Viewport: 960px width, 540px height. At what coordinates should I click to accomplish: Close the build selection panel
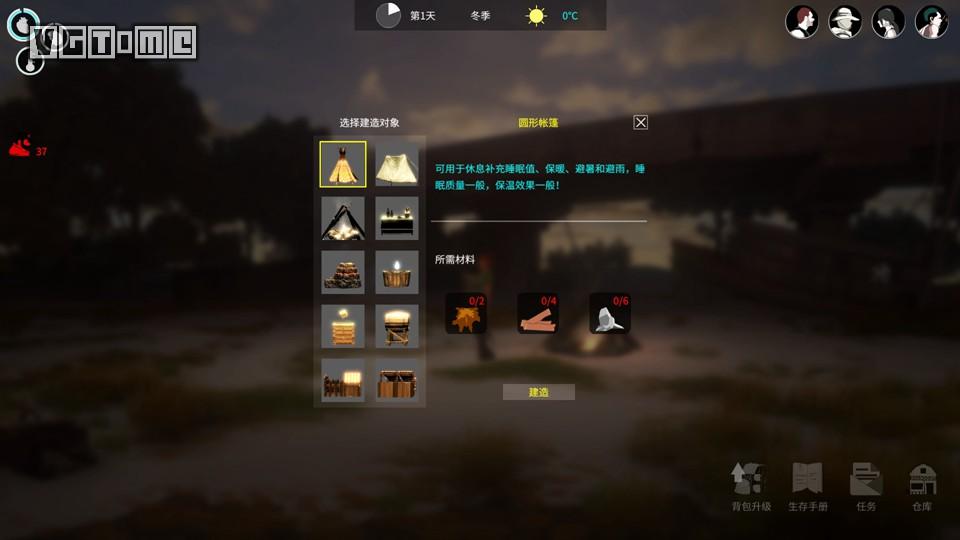(x=641, y=122)
